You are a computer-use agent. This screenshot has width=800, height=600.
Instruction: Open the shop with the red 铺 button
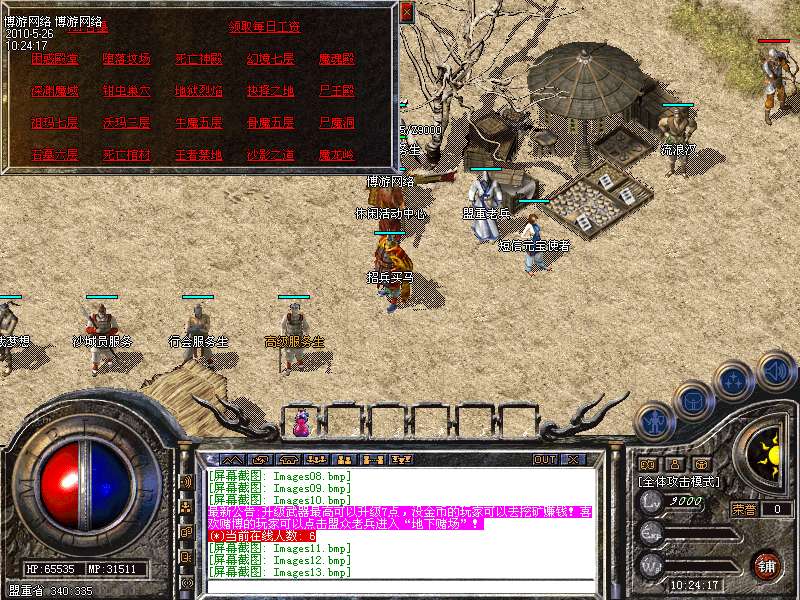click(765, 563)
